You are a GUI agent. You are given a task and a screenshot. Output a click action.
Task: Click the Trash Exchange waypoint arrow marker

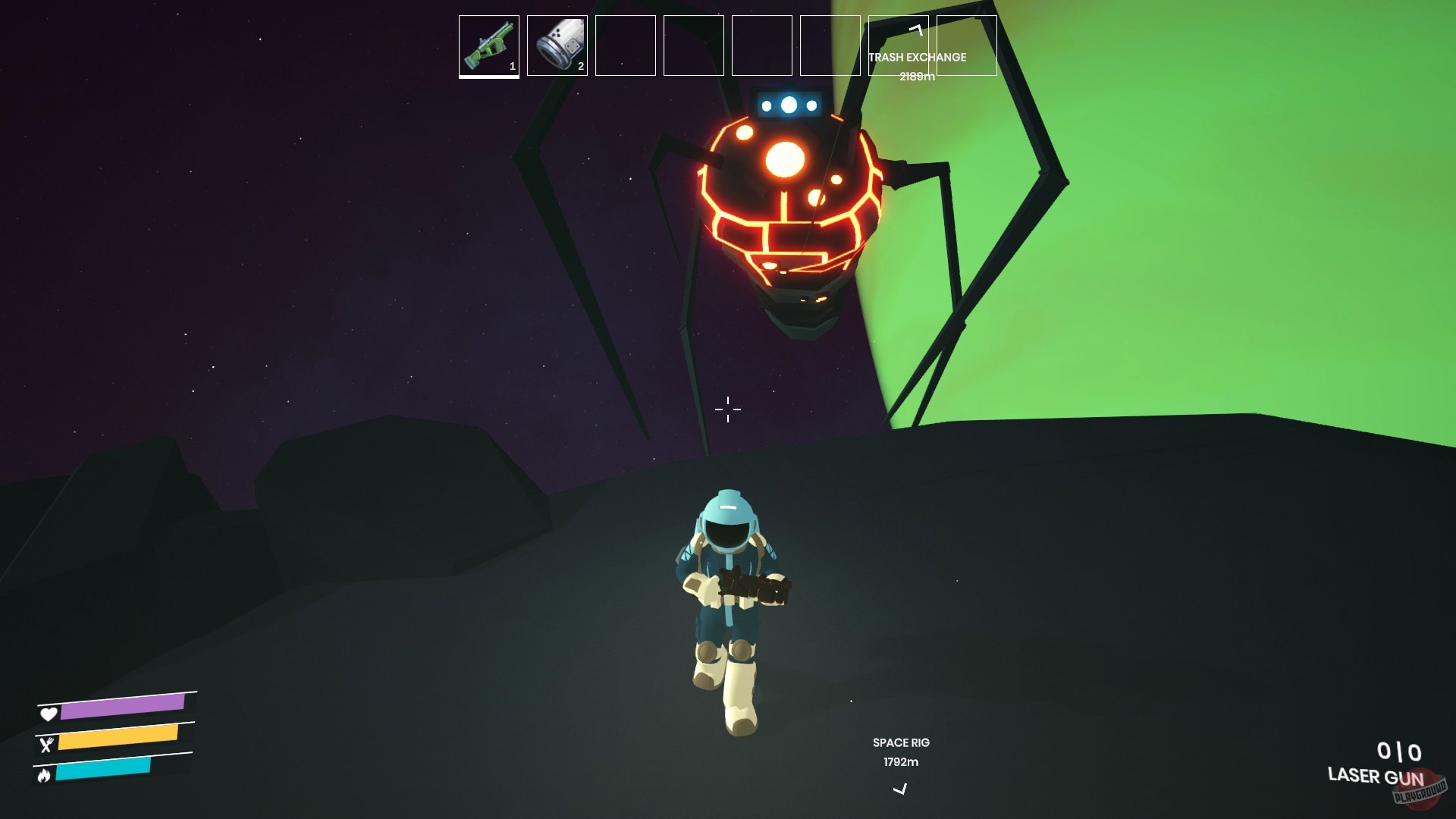(915, 32)
